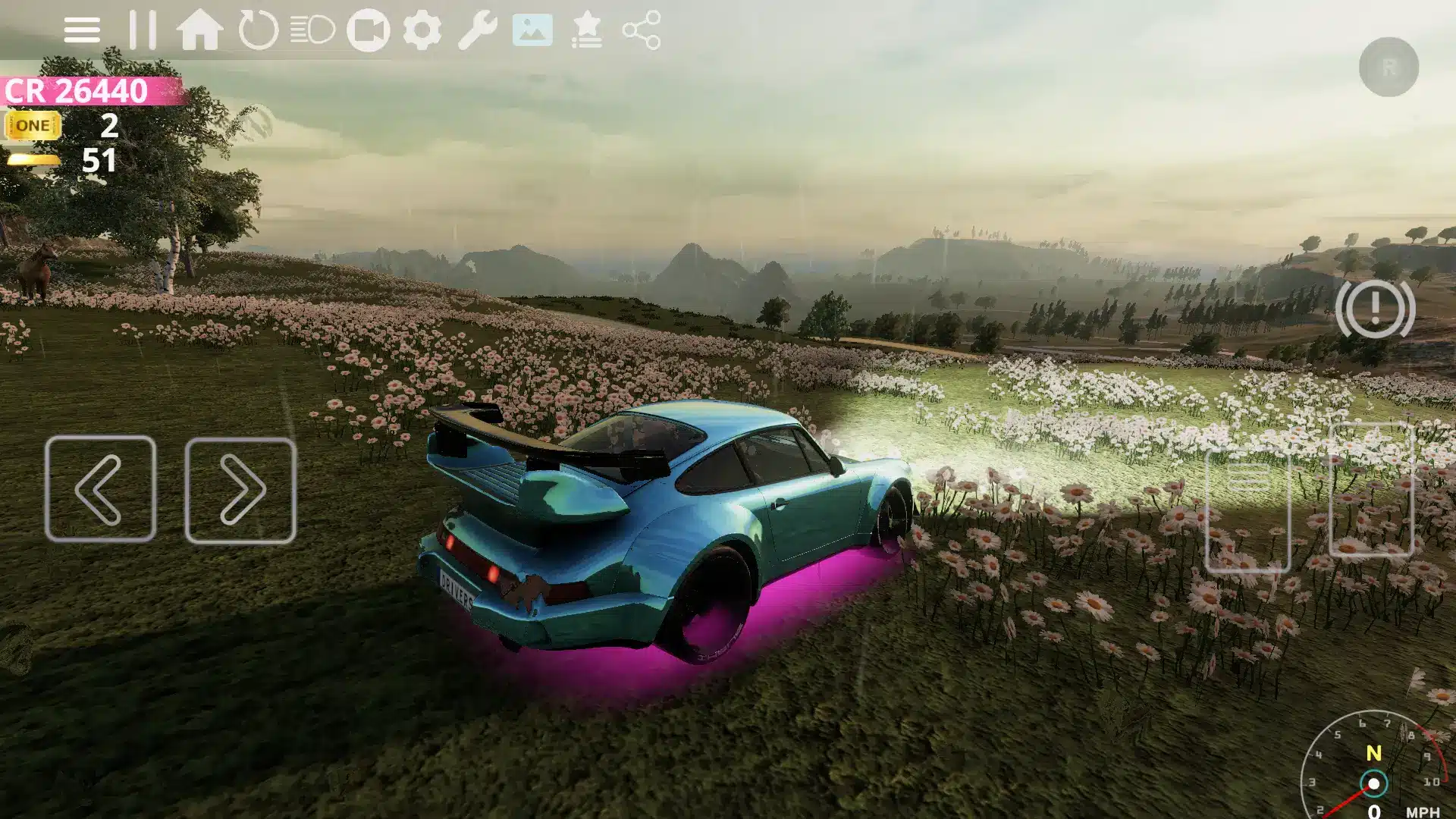Image resolution: width=1456 pixels, height=819 pixels.
Task: Open the star rating list
Action: coord(587,31)
